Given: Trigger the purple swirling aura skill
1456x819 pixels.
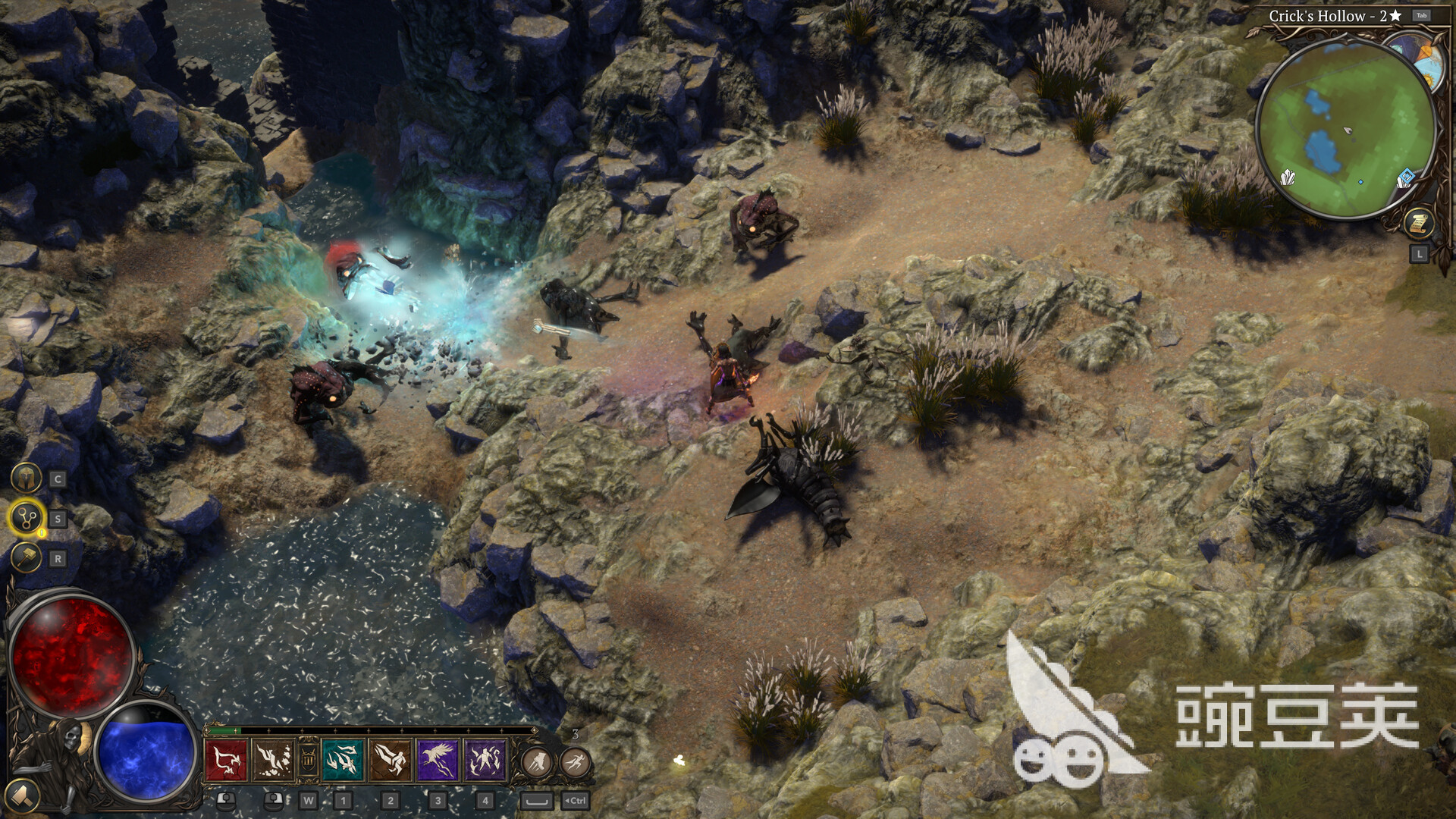Looking at the screenshot, I should click(x=485, y=760).
